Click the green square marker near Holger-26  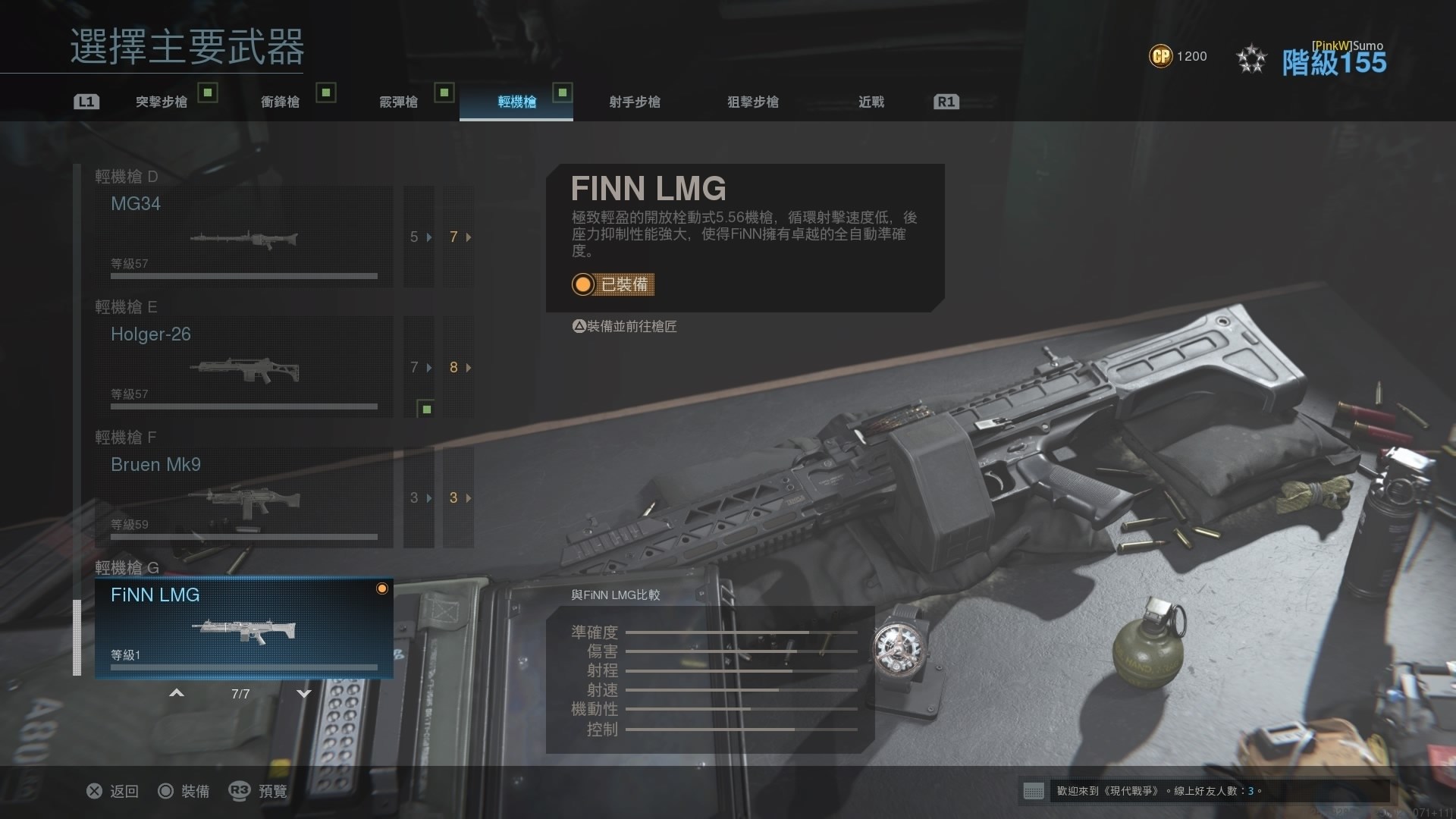click(x=425, y=409)
